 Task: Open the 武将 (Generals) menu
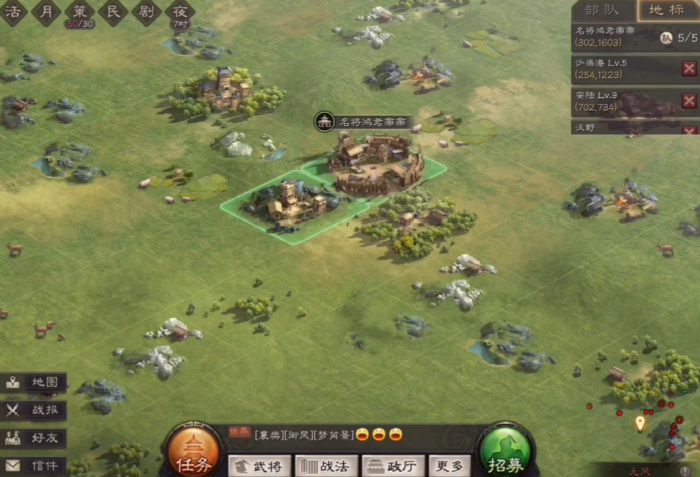click(x=259, y=465)
